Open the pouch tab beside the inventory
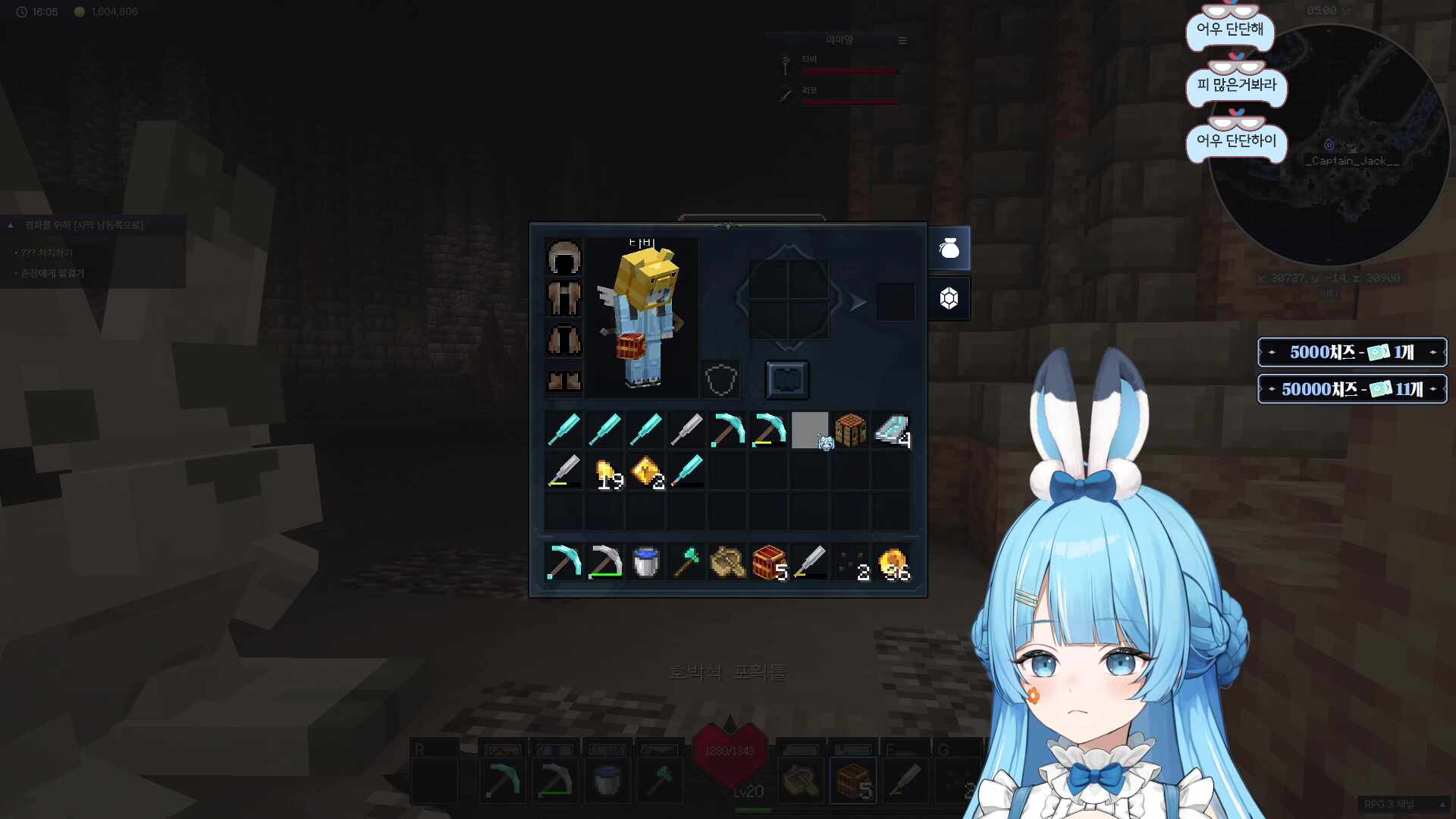Image resolution: width=1456 pixels, height=819 pixels. (949, 248)
